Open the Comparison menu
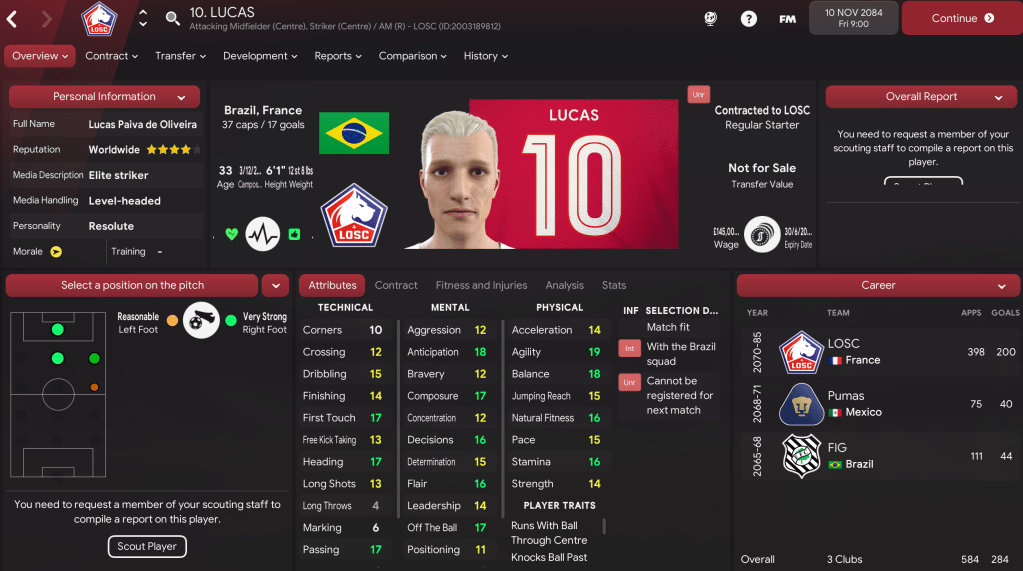 tap(414, 56)
